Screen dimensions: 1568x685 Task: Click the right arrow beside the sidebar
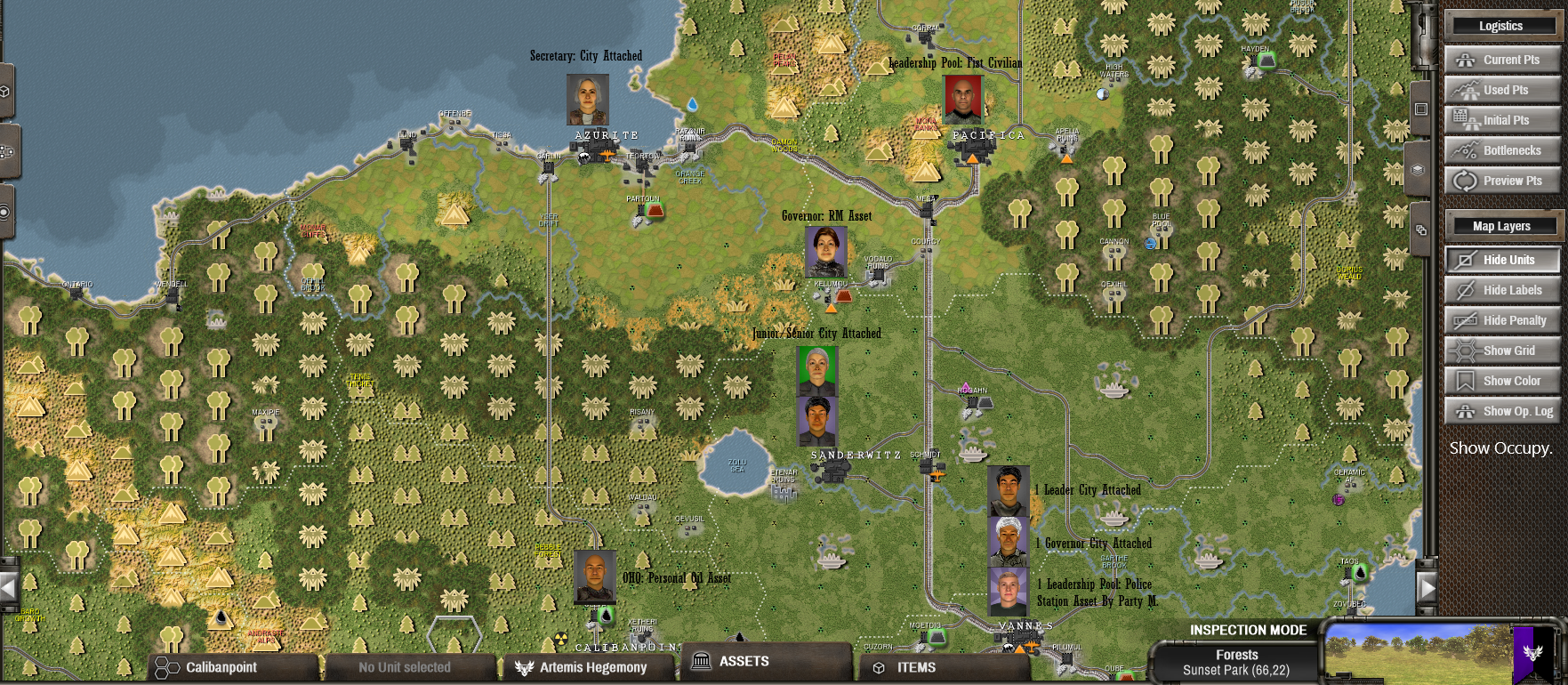pos(1427,587)
